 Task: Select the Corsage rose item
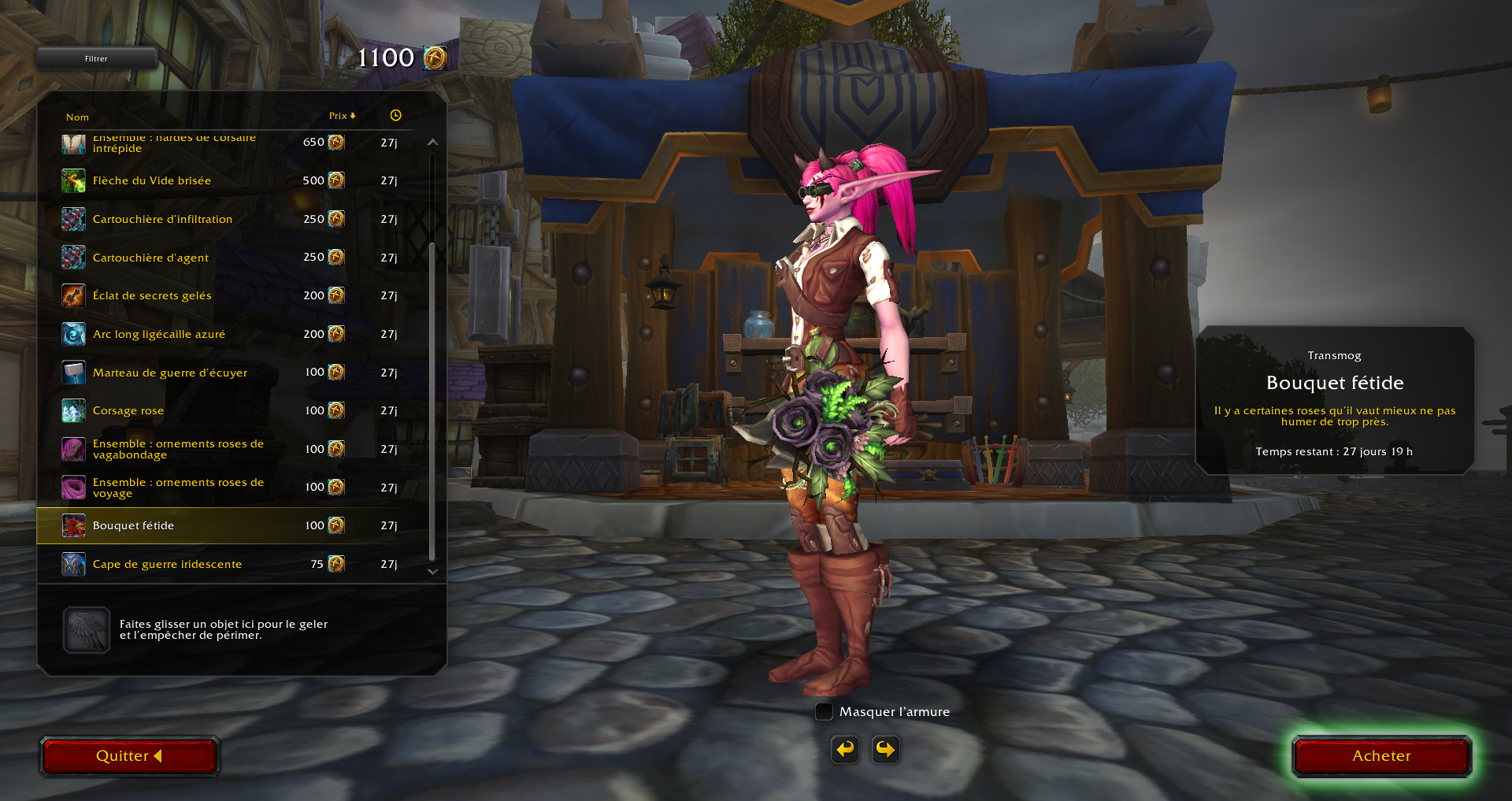[128, 410]
